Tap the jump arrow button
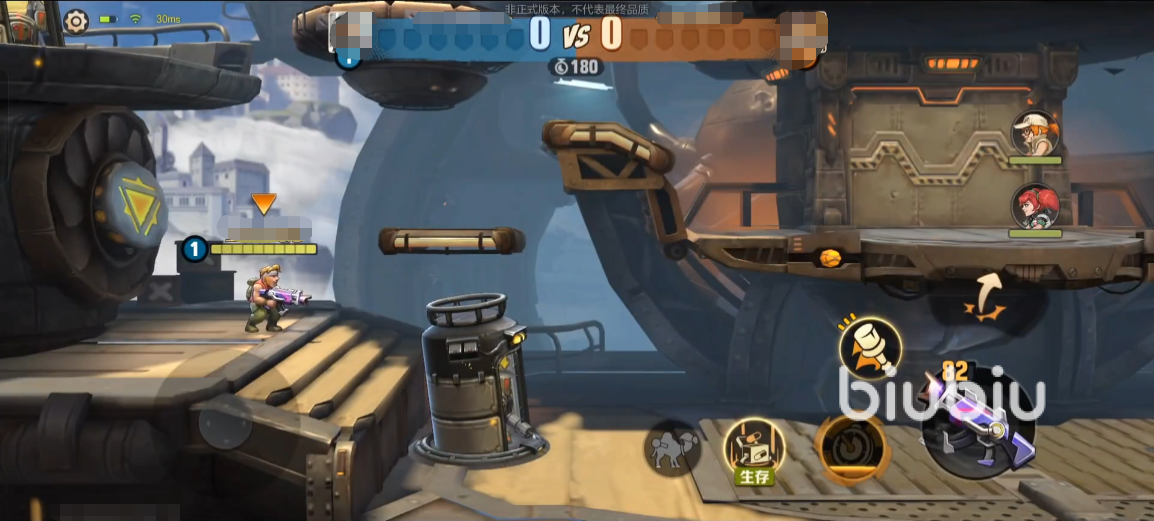This screenshot has width=1154, height=521. [987, 296]
